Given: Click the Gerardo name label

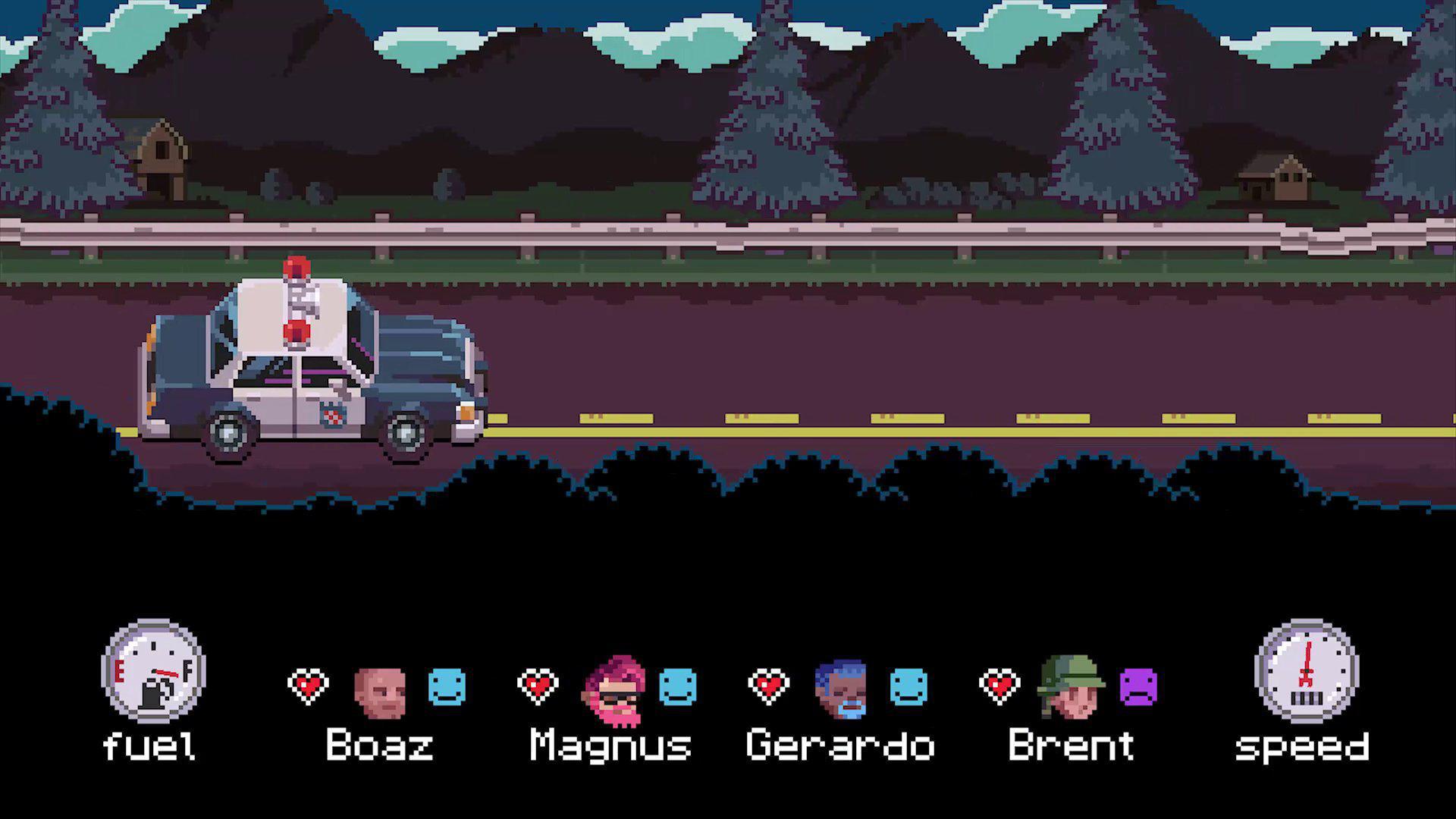Looking at the screenshot, I should pyautogui.click(x=839, y=745).
